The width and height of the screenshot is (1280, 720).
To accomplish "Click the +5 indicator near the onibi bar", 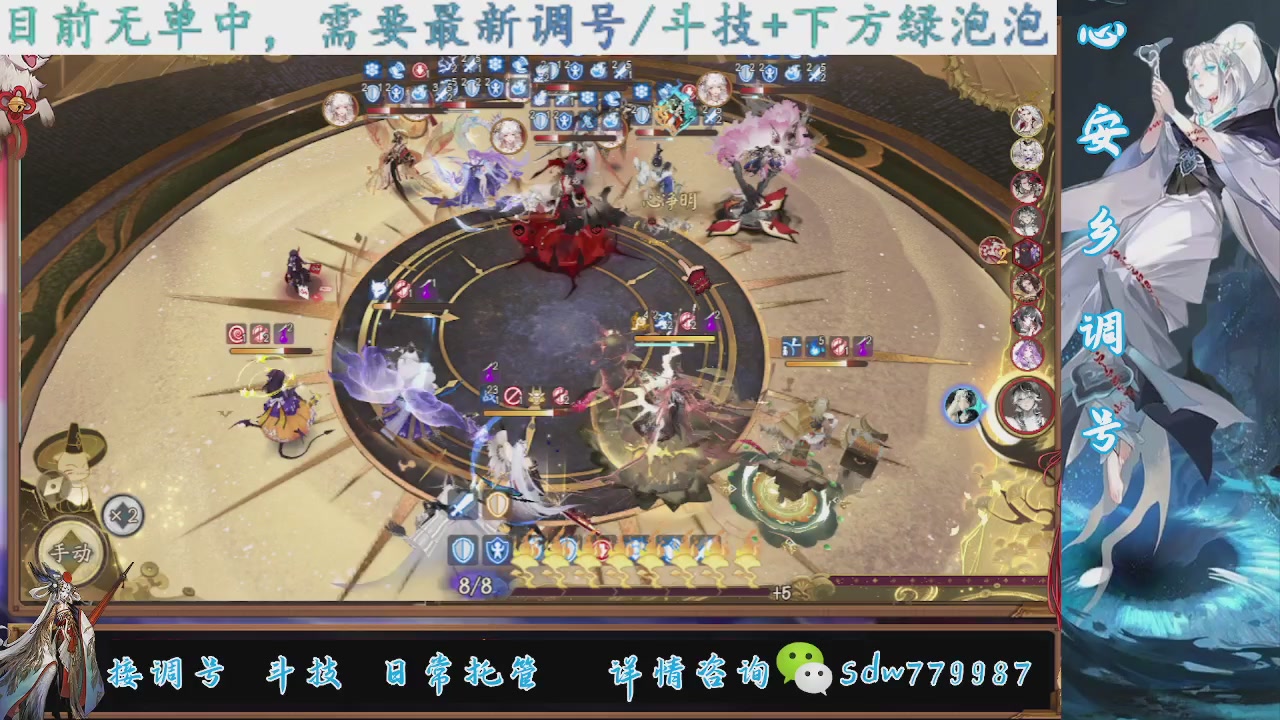I will pos(781,591).
